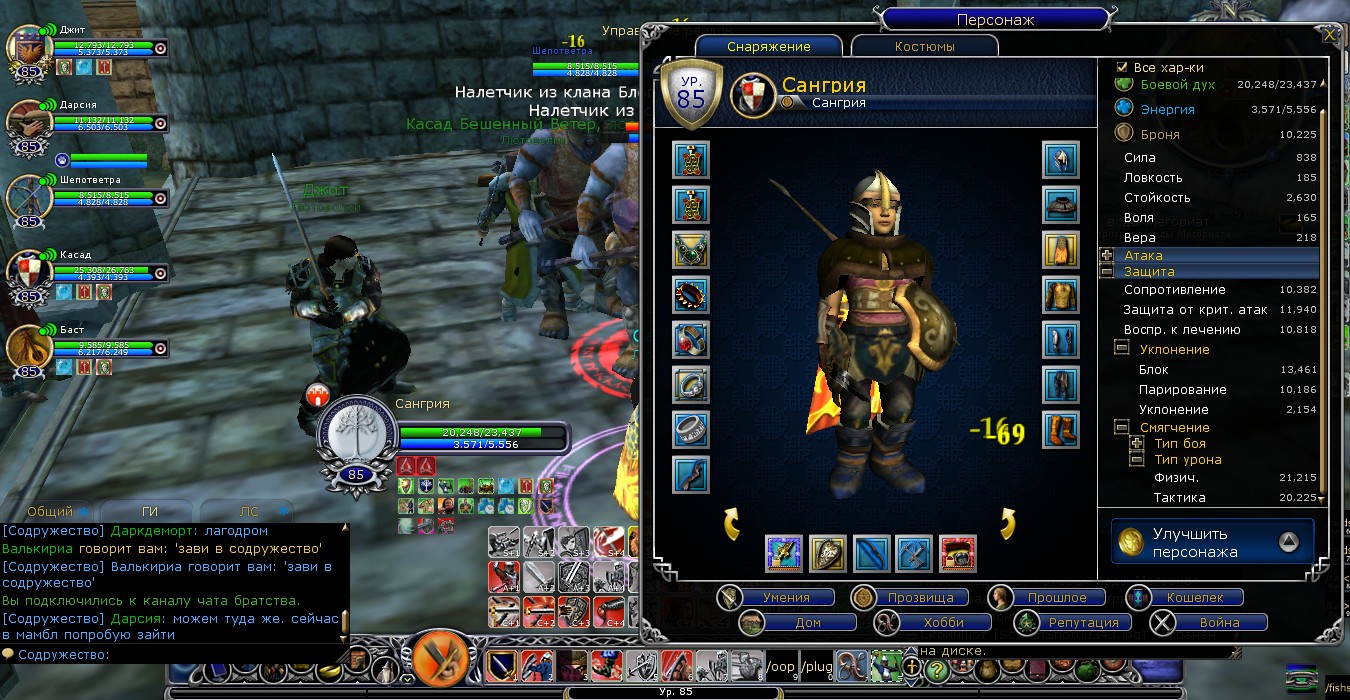Screen dimensions: 1350x700
Task: Expand the Атака stats section
Action: 1106,256
